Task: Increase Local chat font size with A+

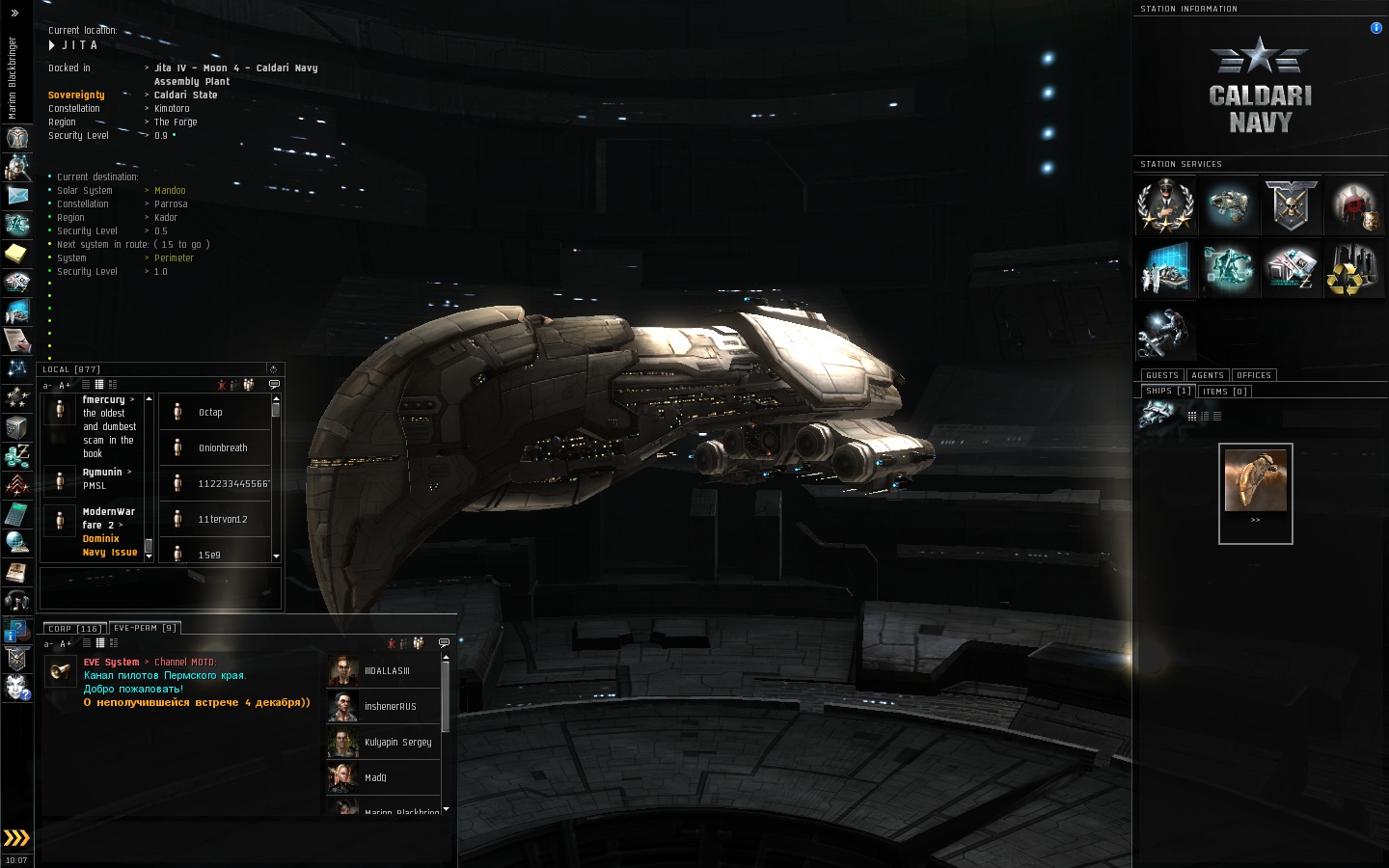Action: click(65, 386)
